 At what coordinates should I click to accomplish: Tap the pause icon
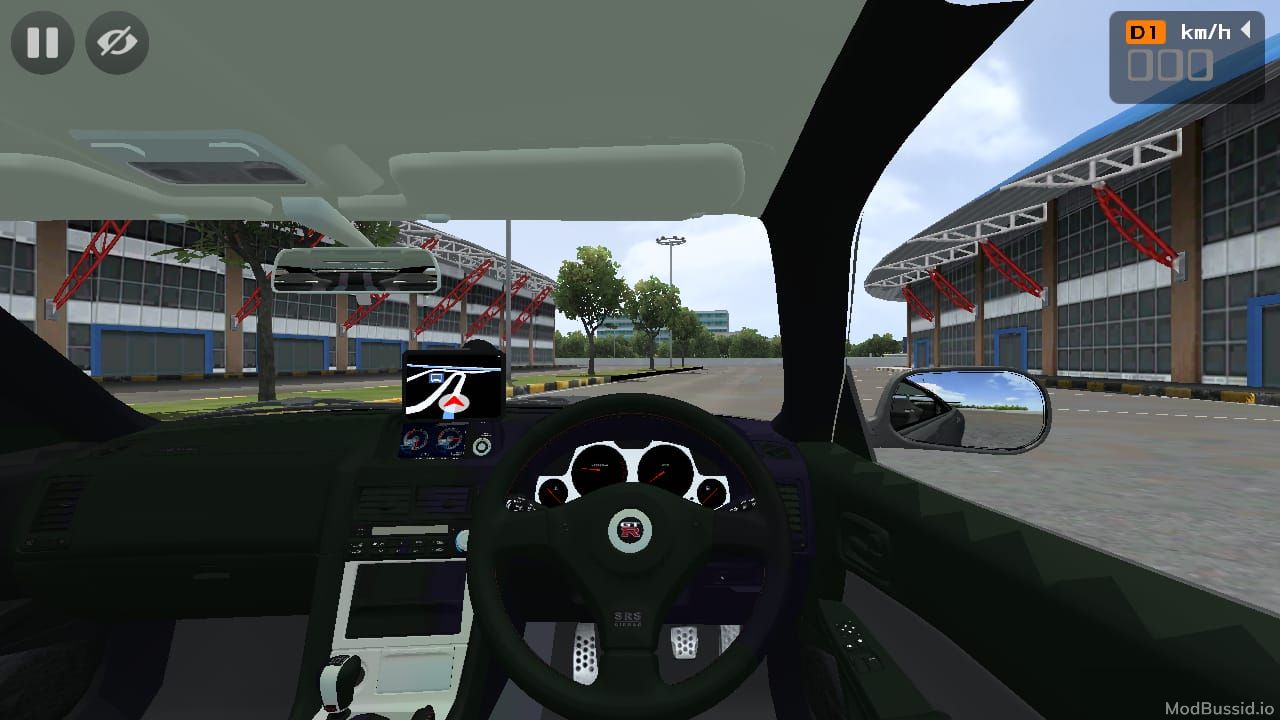pos(42,42)
